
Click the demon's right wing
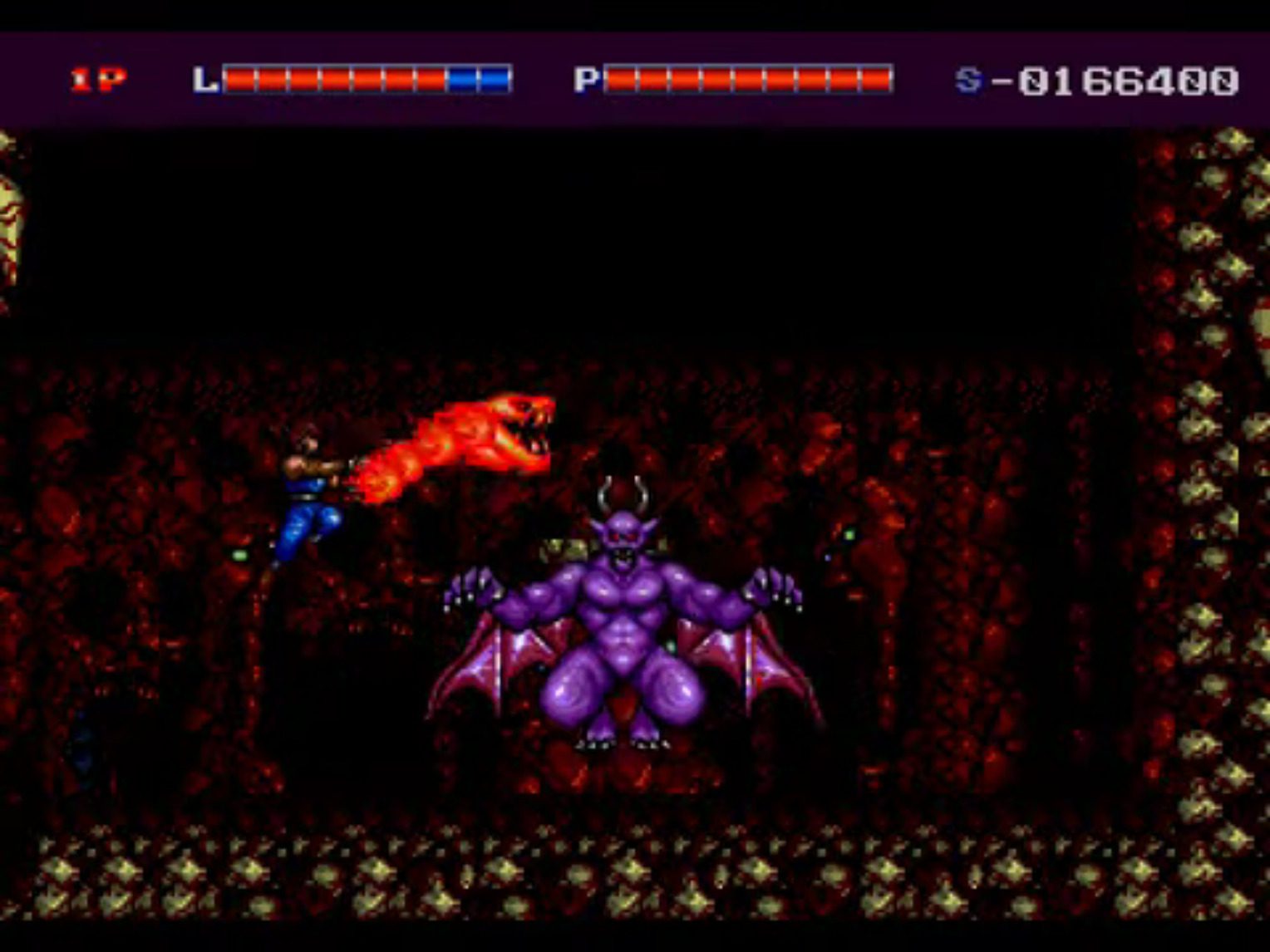click(x=756, y=656)
